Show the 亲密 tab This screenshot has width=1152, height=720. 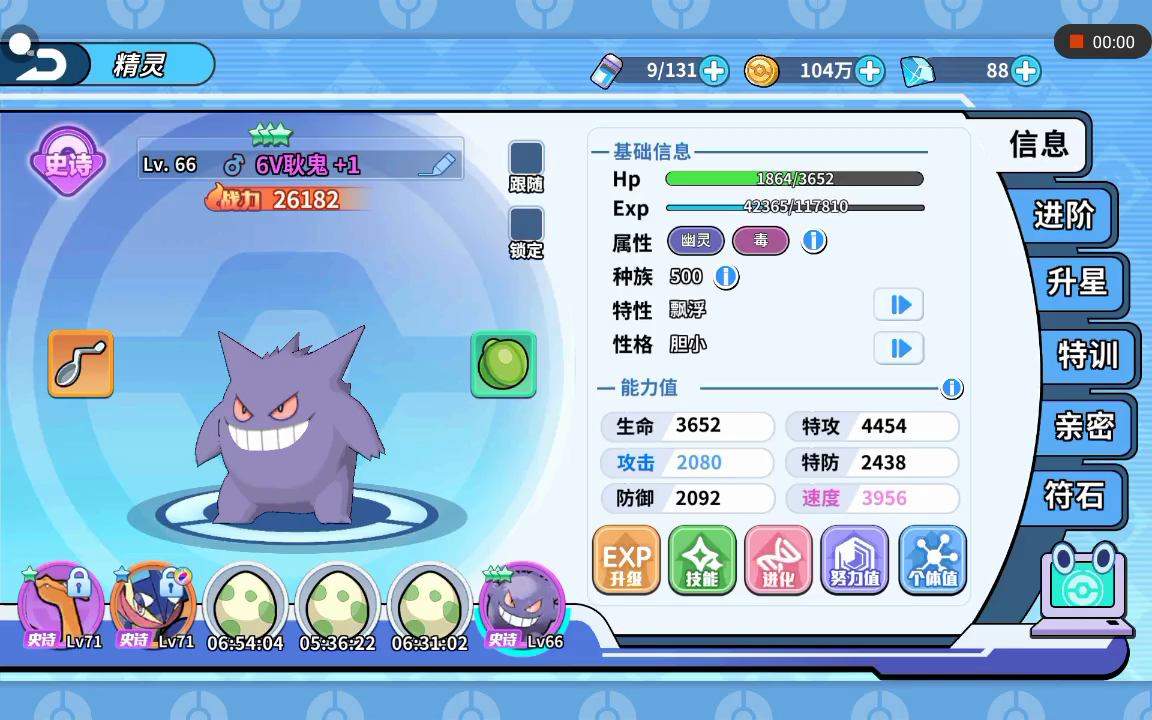[x=1084, y=427]
